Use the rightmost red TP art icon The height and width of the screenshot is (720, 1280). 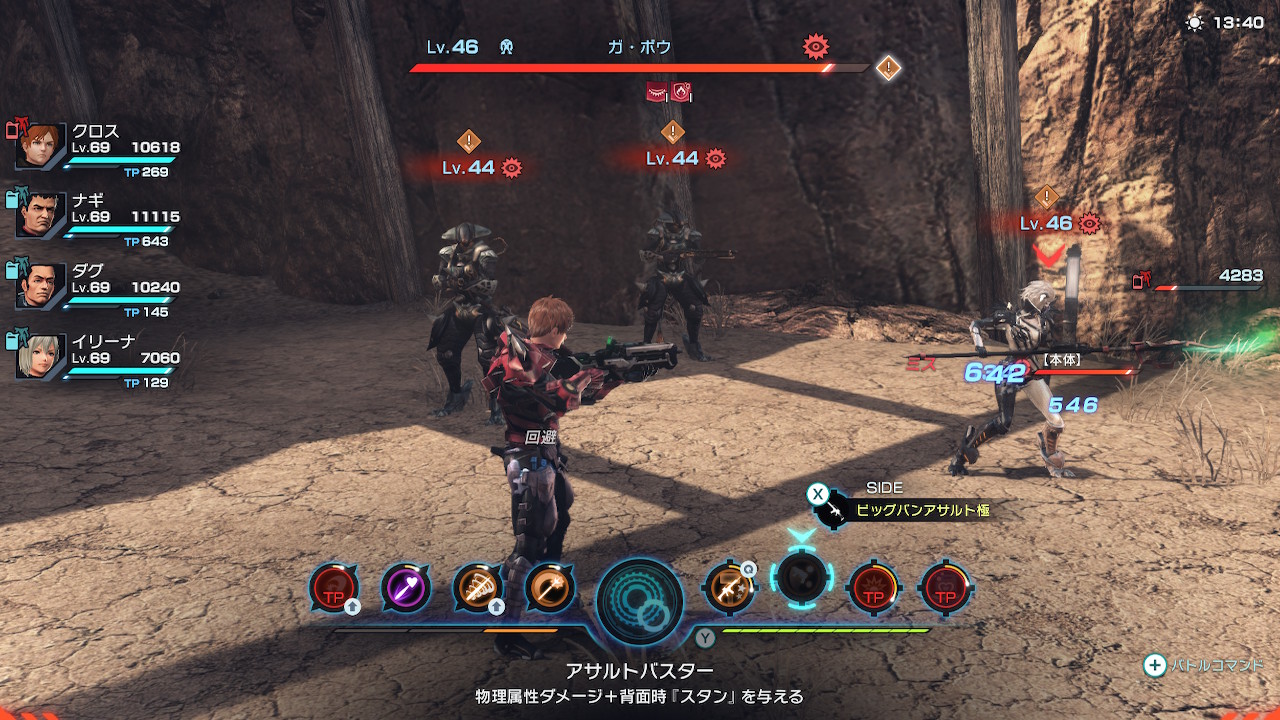944,587
